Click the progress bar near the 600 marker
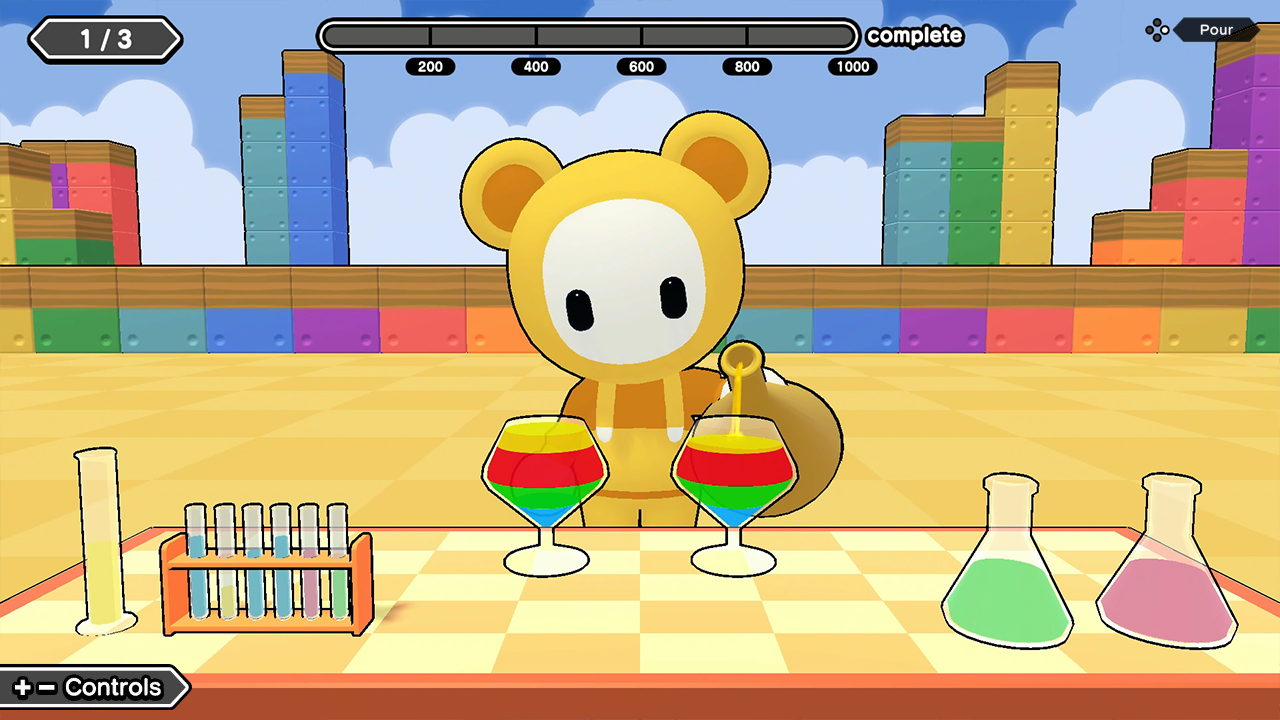This screenshot has height=720, width=1280. click(641, 36)
